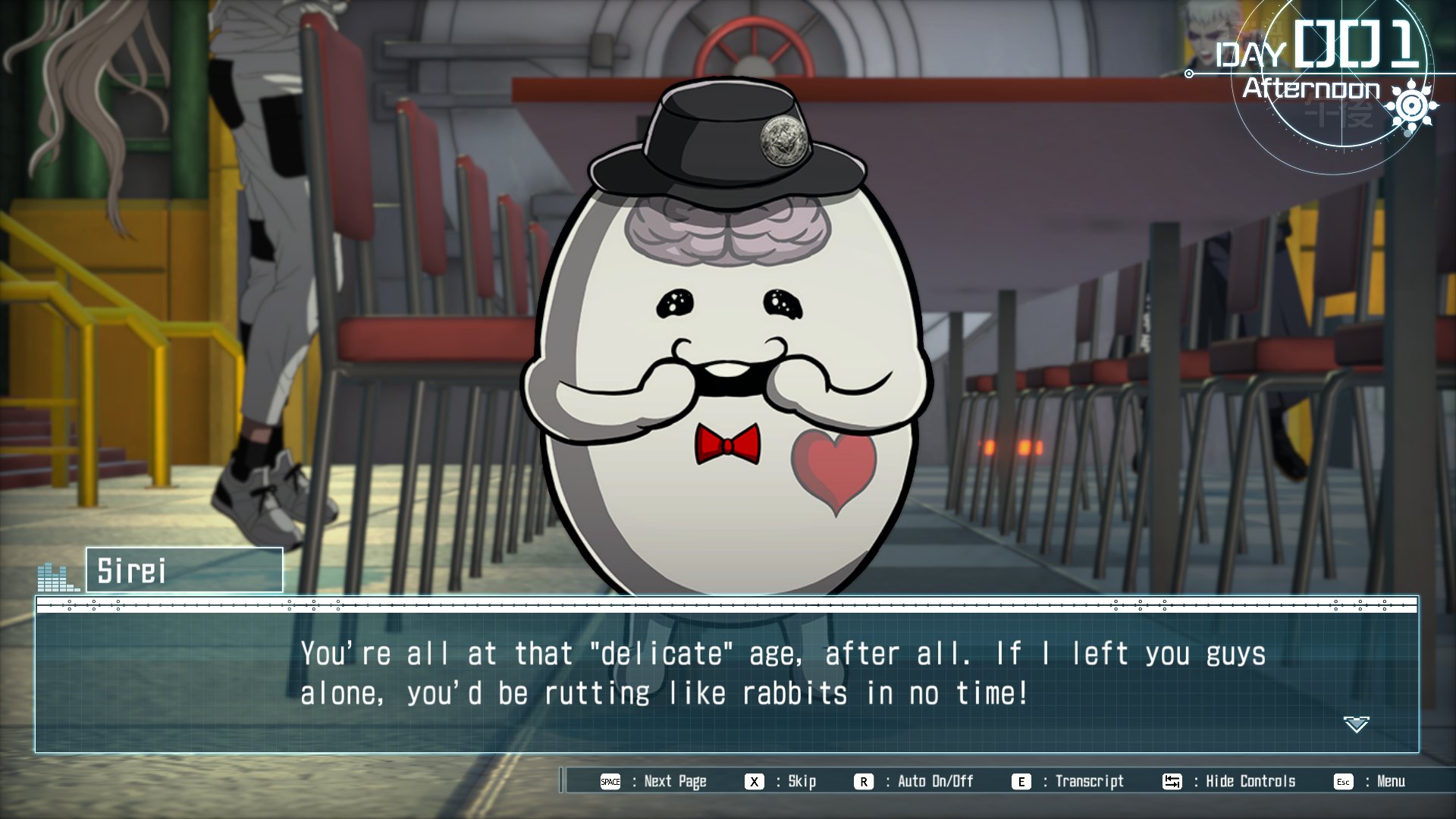1456x819 pixels.
Task: Advance Sirei's dialogue text box
Action: coord(726,674)
